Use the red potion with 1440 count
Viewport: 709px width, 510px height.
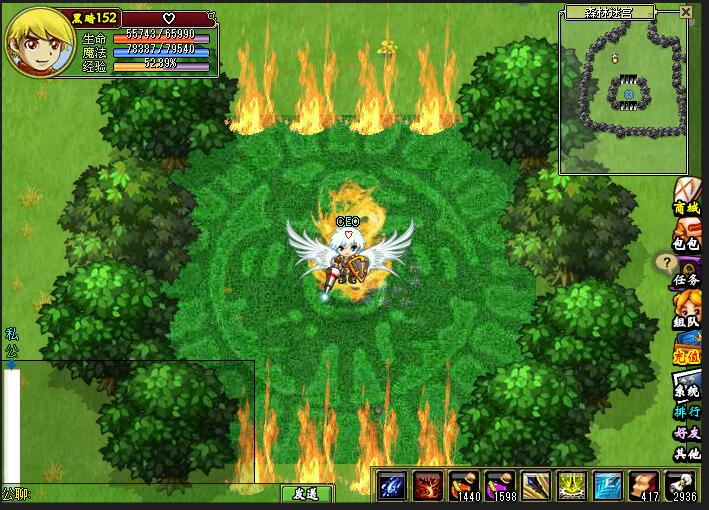(x=464, y=485)
